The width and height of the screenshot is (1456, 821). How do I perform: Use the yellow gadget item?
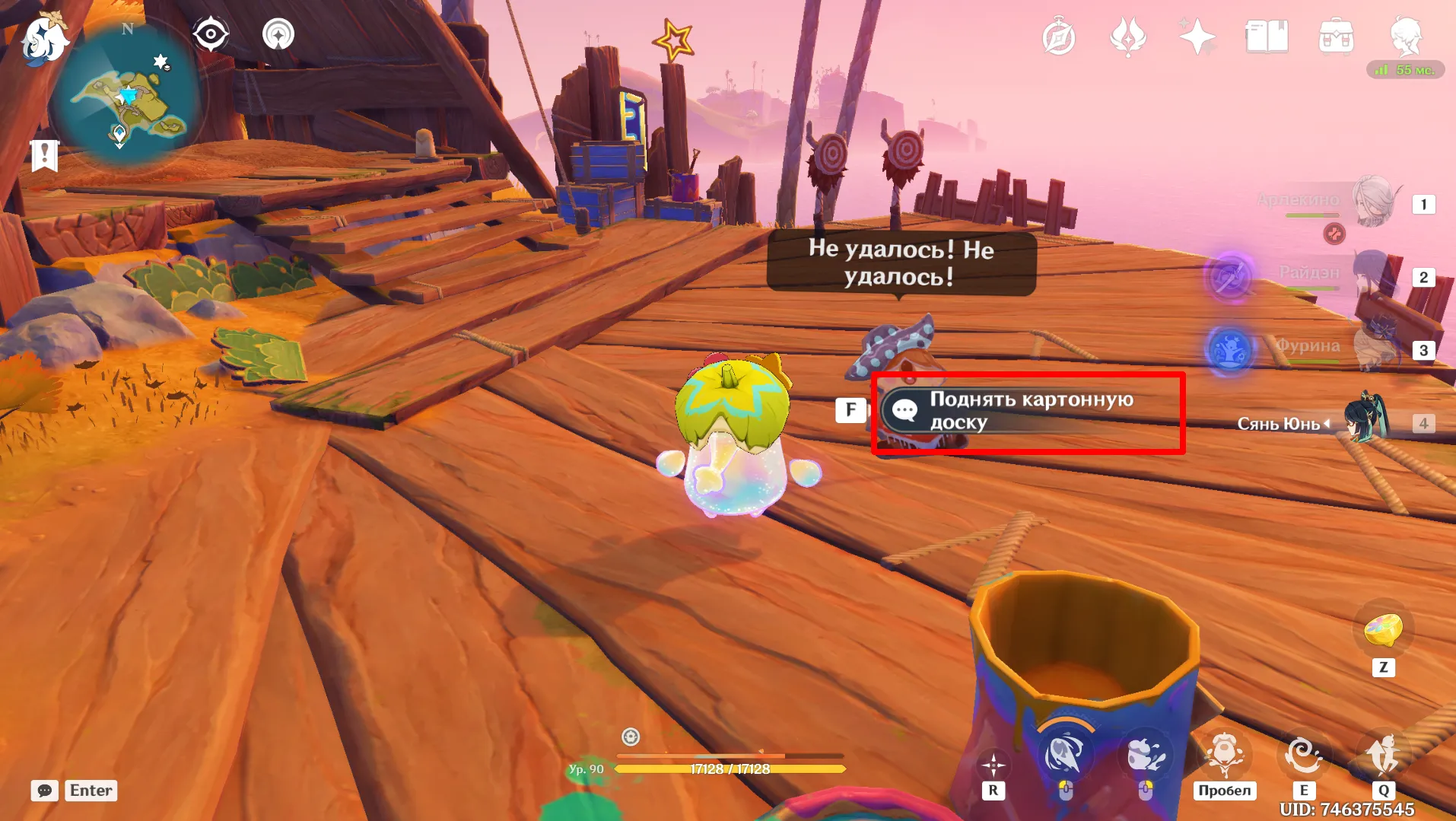(x=1384, y=630)
